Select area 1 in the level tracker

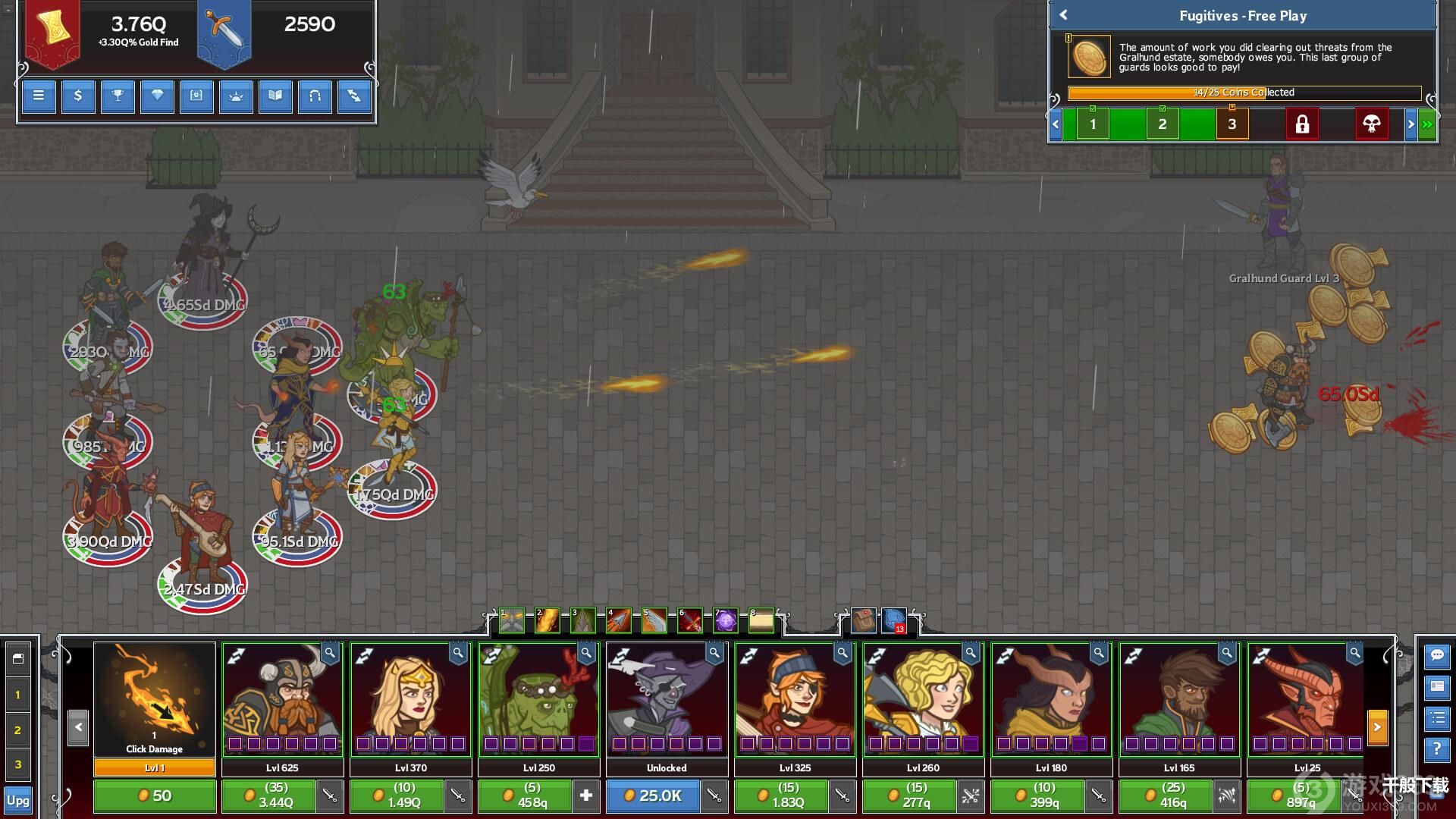(1092, 124)
